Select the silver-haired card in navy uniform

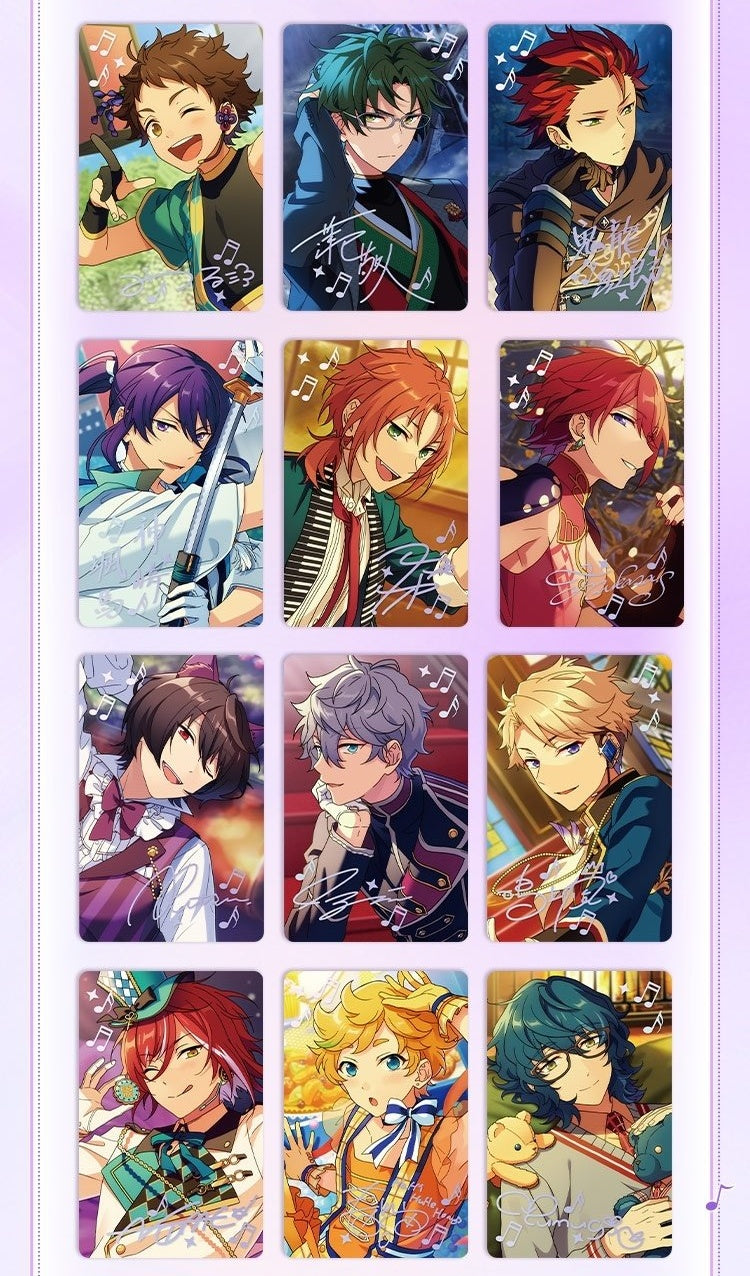point(375,798)
